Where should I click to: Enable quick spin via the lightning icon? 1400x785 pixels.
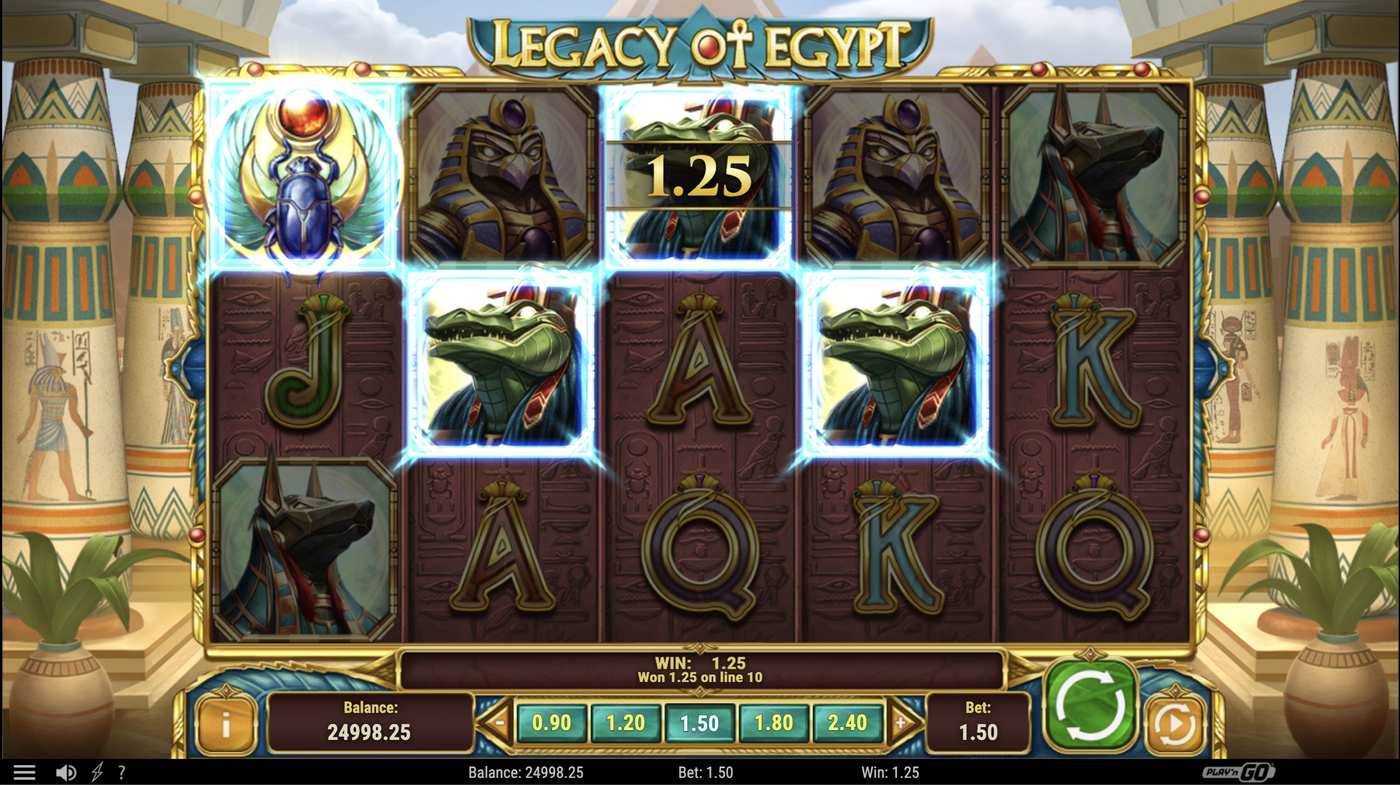97,771
